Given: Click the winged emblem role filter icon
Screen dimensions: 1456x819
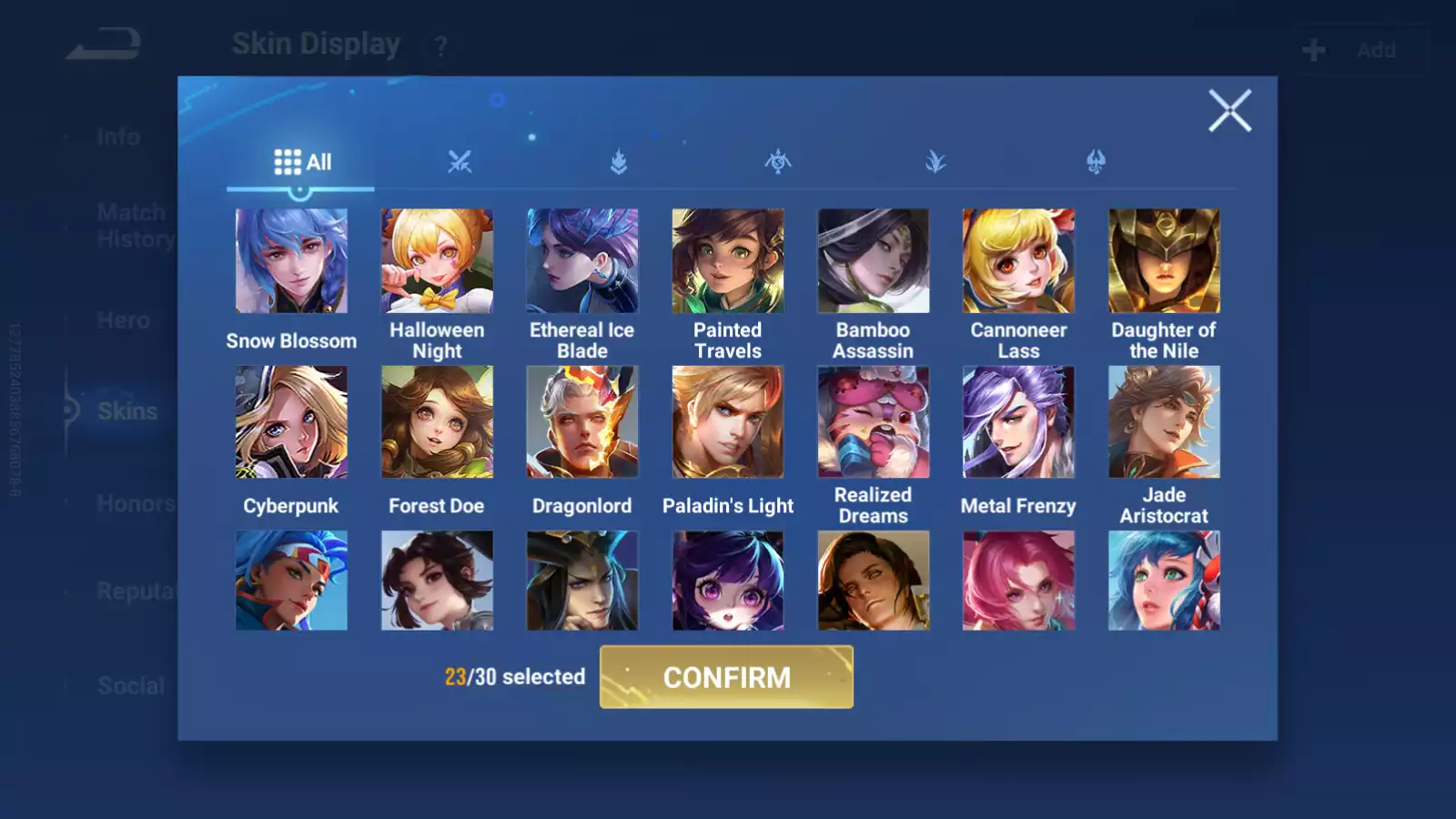Looking at the screenshot, I should [x=778, y=162].
